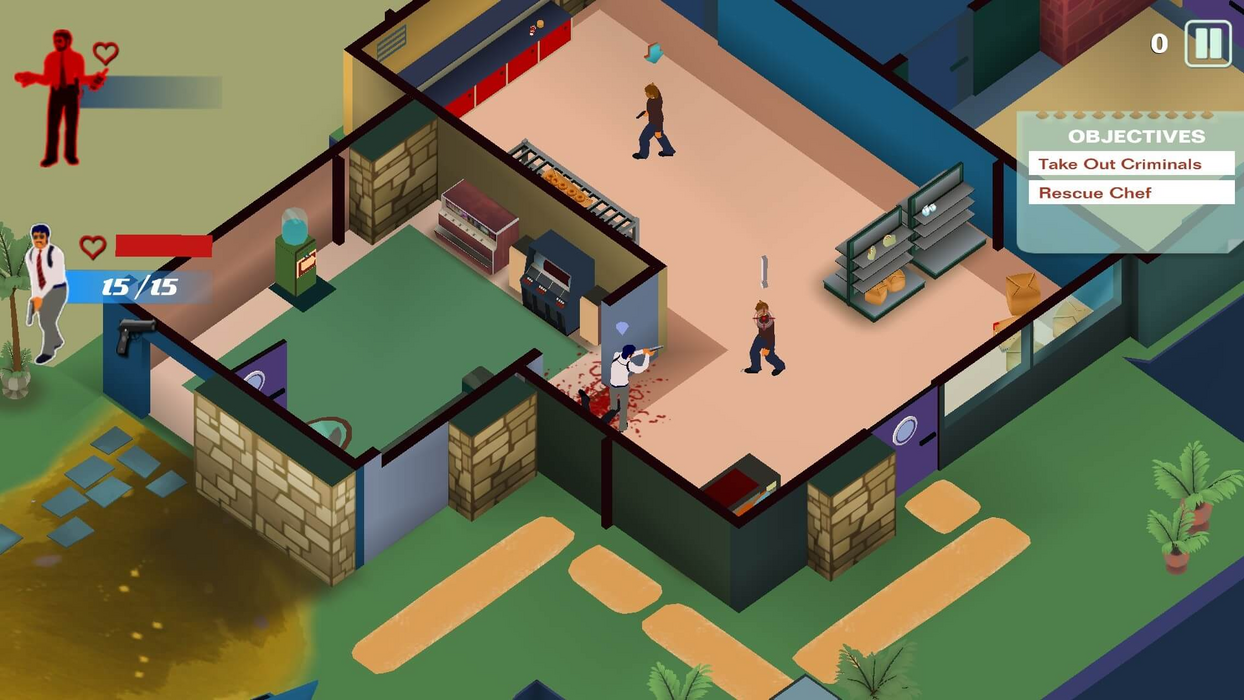The height and width of the screenshot is (700, 1244).
Task: Click the pistol weapon icon
Action: [134, 336]
